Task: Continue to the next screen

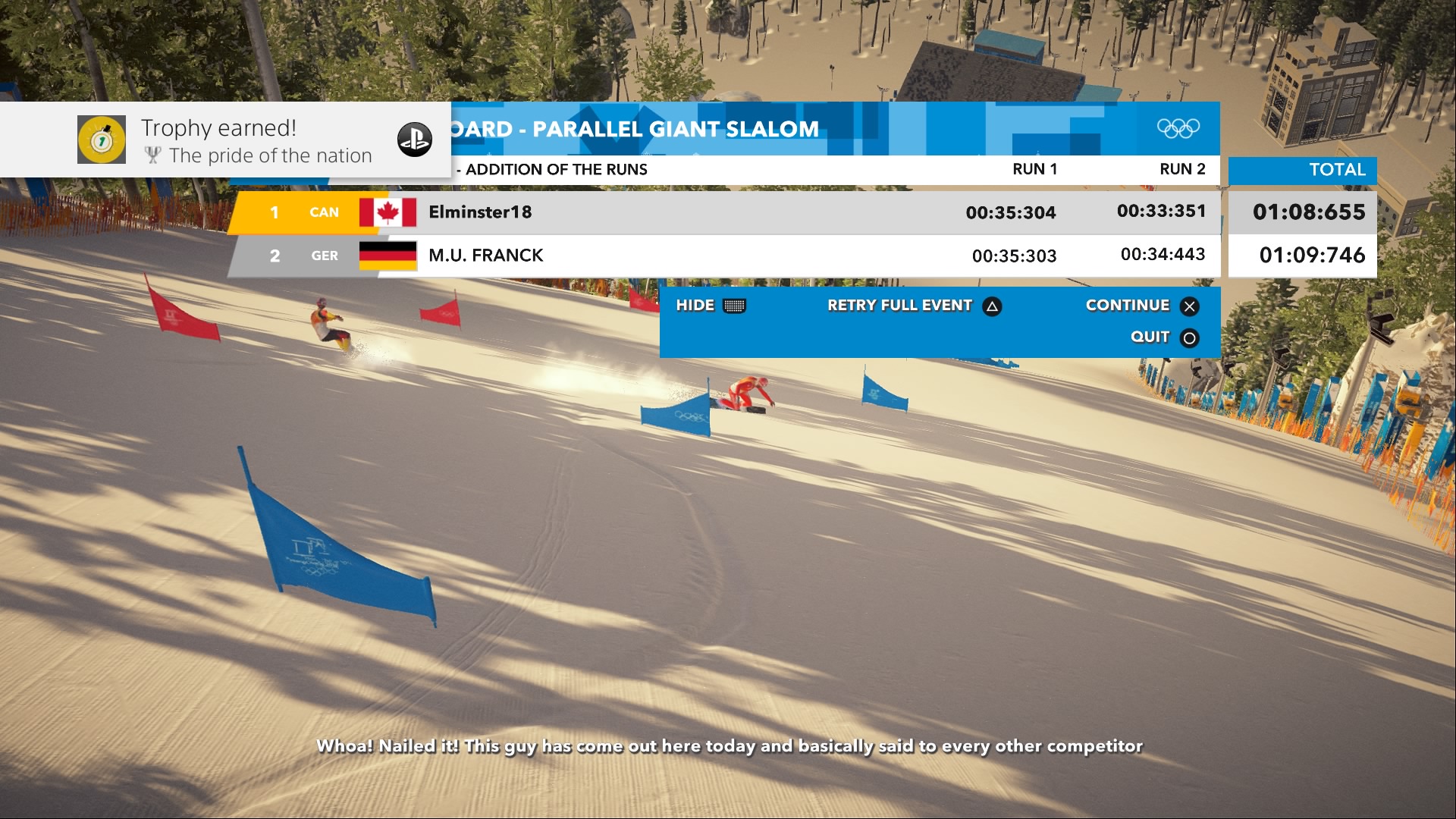Action: click(1141, 306)
